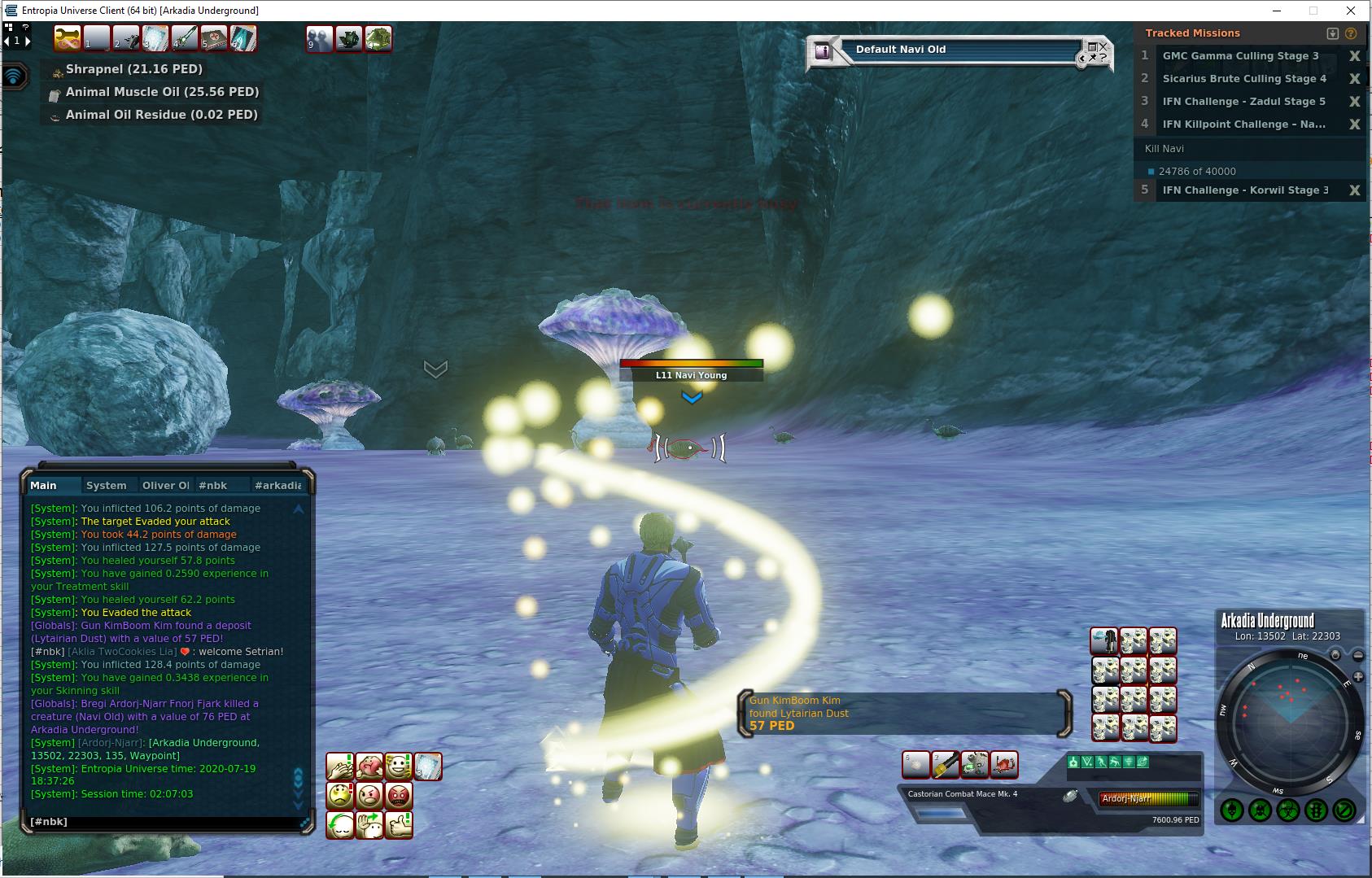Close the Entropia Universe client window
This screenshot has width=1372, height=878.
1352,11
